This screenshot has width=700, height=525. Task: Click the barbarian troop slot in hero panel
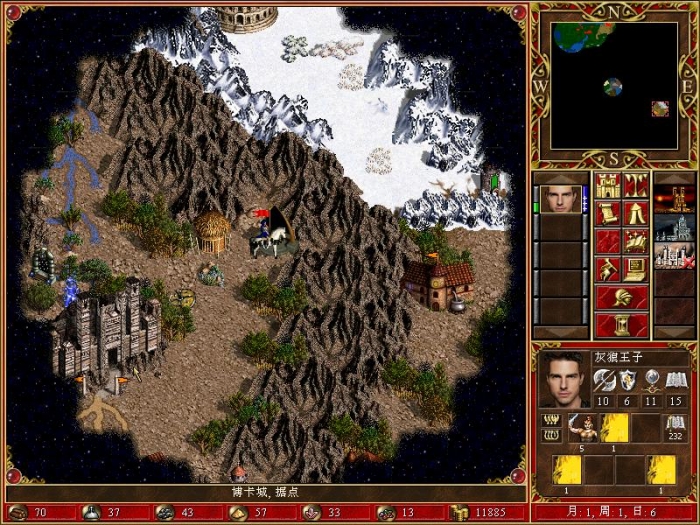(x=582, y=427)
